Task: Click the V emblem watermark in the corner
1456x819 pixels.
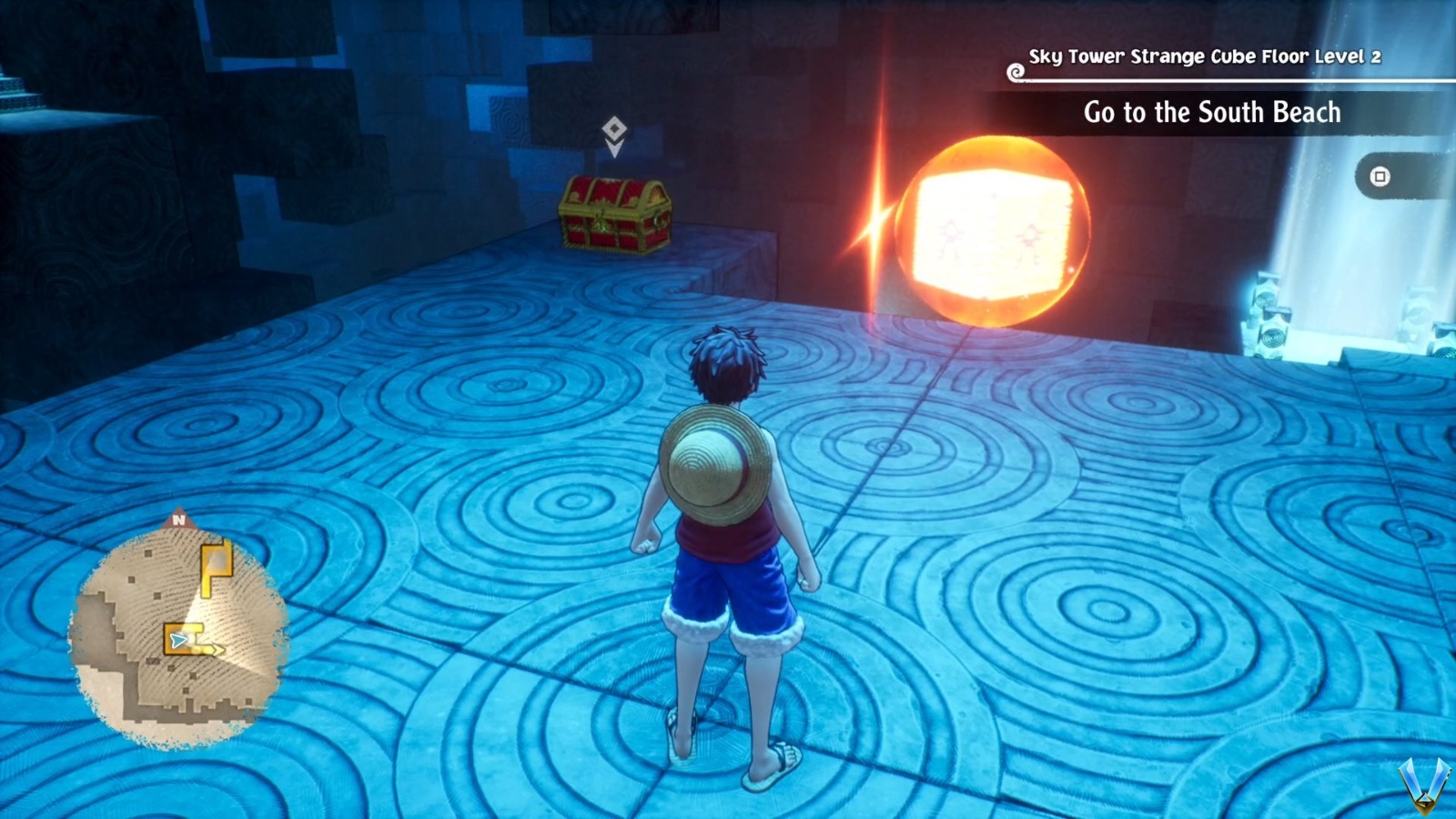Action: (x=1423, y=784)
